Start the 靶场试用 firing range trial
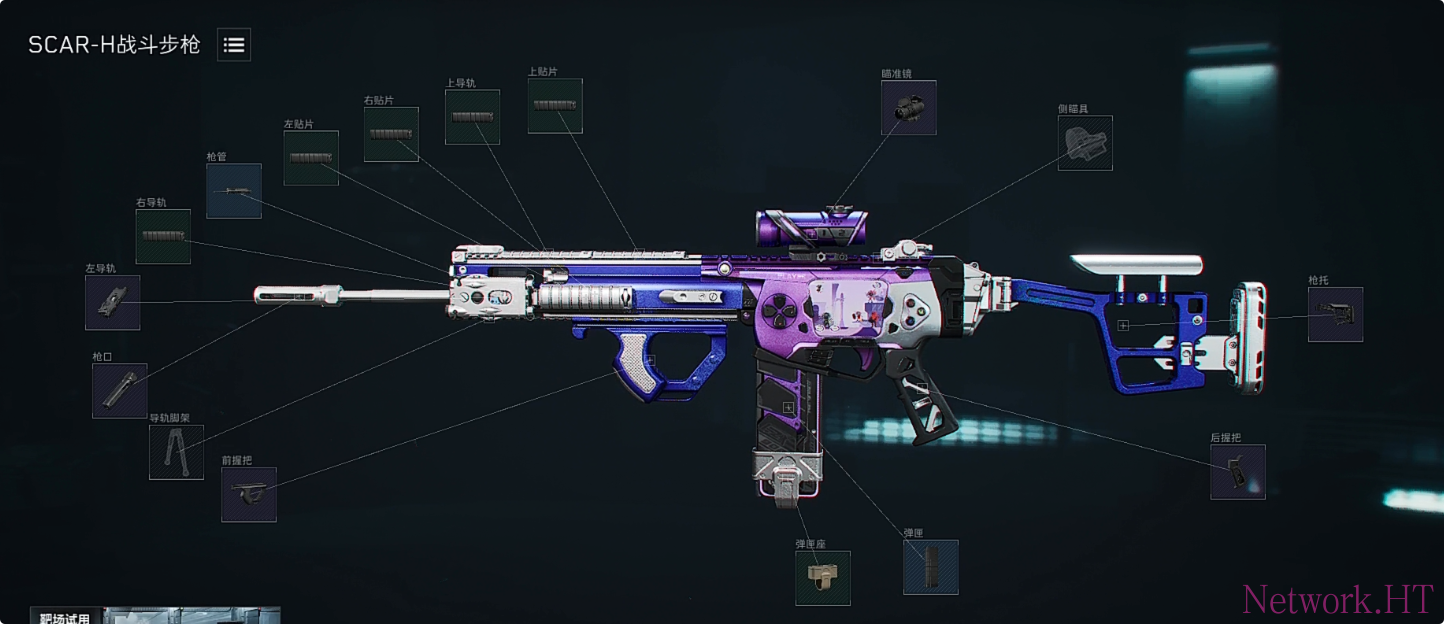The width and height of the screenshot is (1444, 624). click(66, 617)
